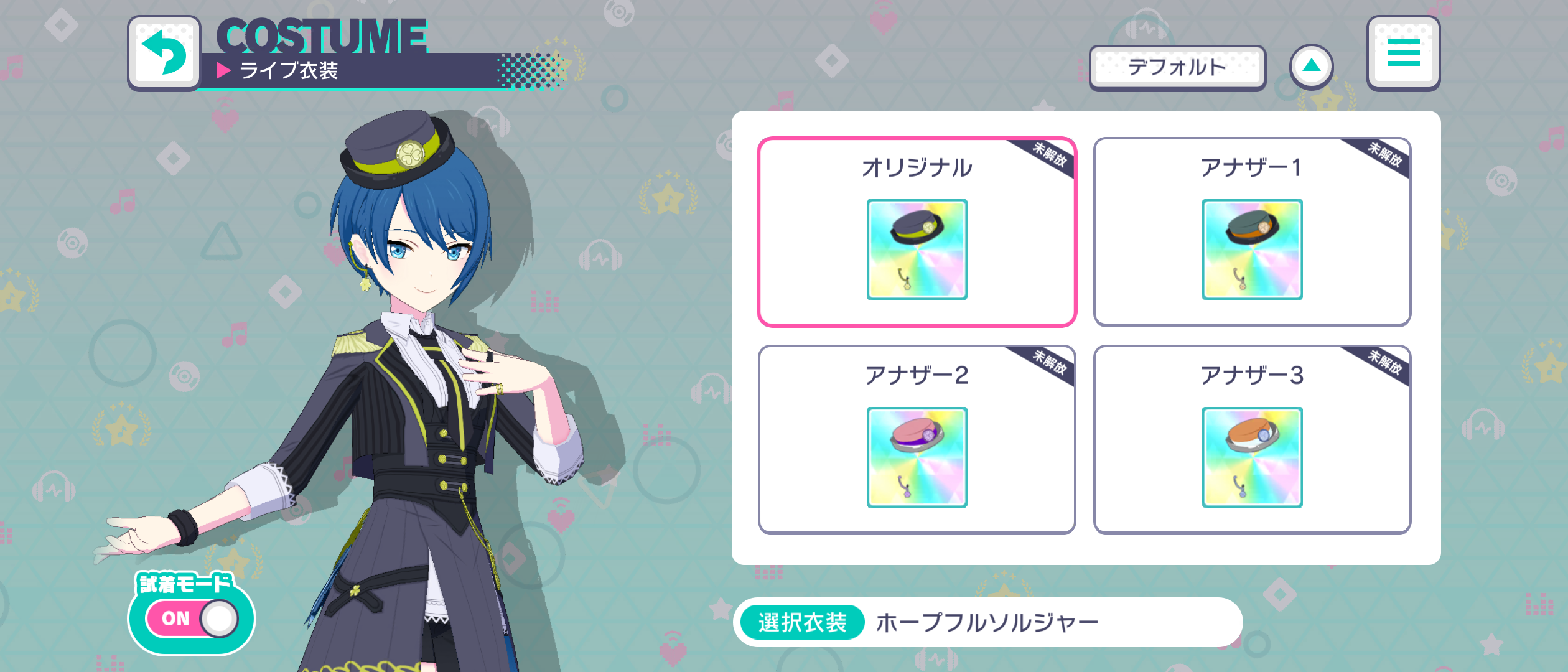
Task: Click the ON toggle slider knob
Action: click(218, 618)
